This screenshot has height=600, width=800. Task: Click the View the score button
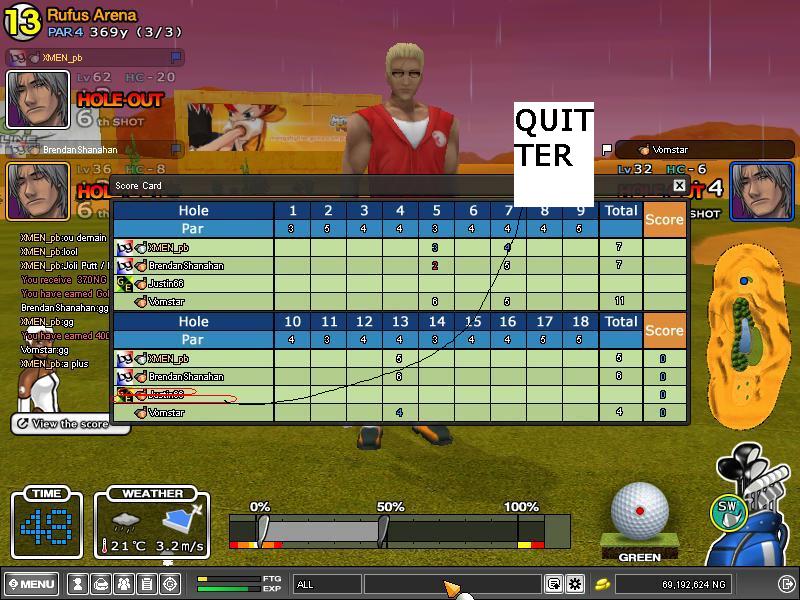pos(70,424)
